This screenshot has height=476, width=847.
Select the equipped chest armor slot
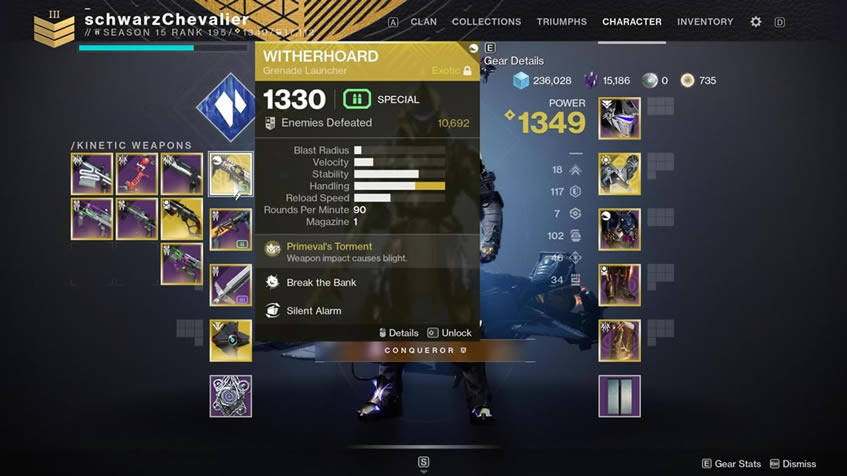click(x=619, y=229)
